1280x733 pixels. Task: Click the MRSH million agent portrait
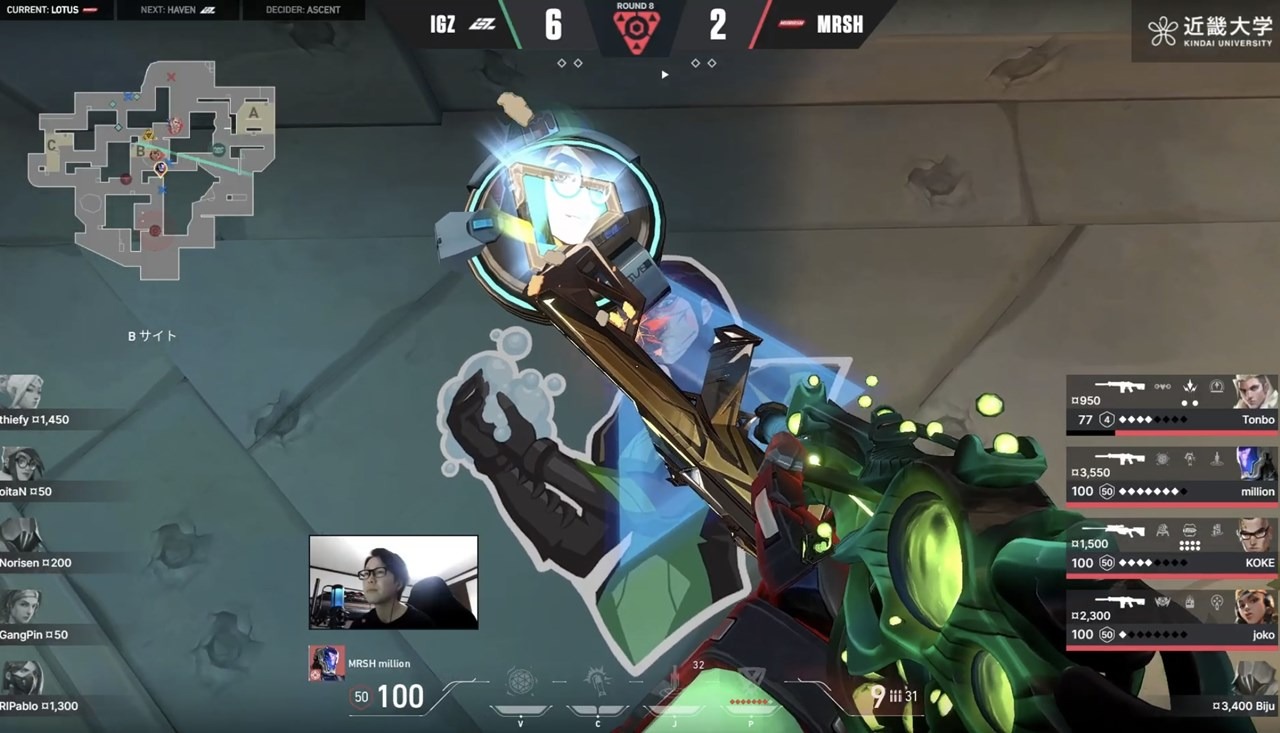point(326,663)
